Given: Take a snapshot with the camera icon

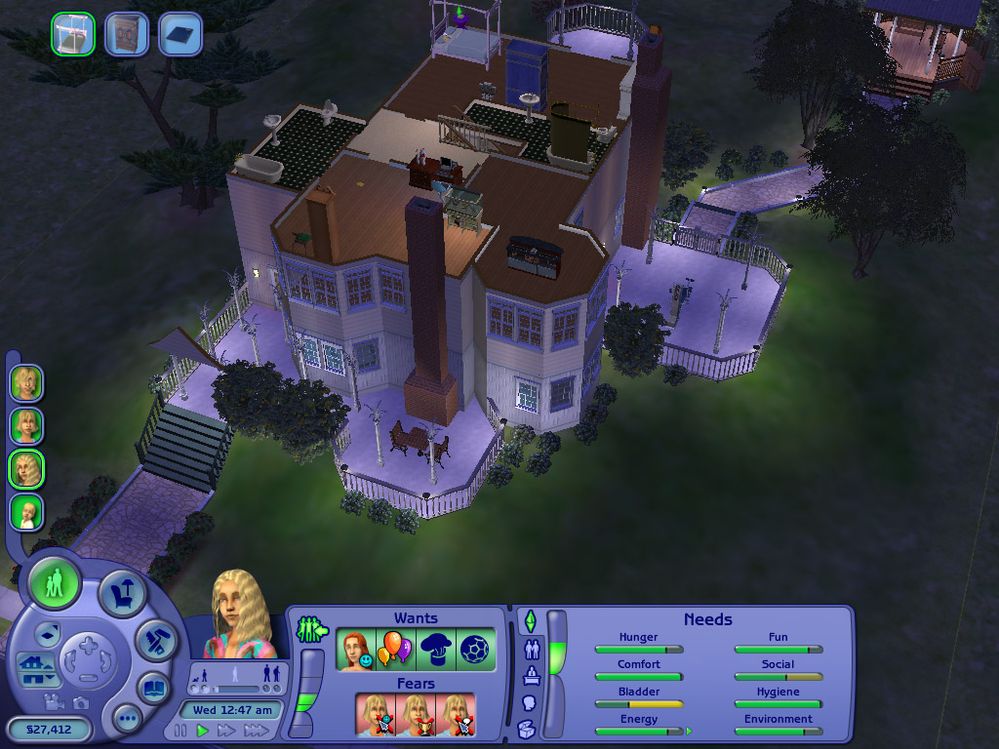Looking at the screenshot, I should (80, 703).
